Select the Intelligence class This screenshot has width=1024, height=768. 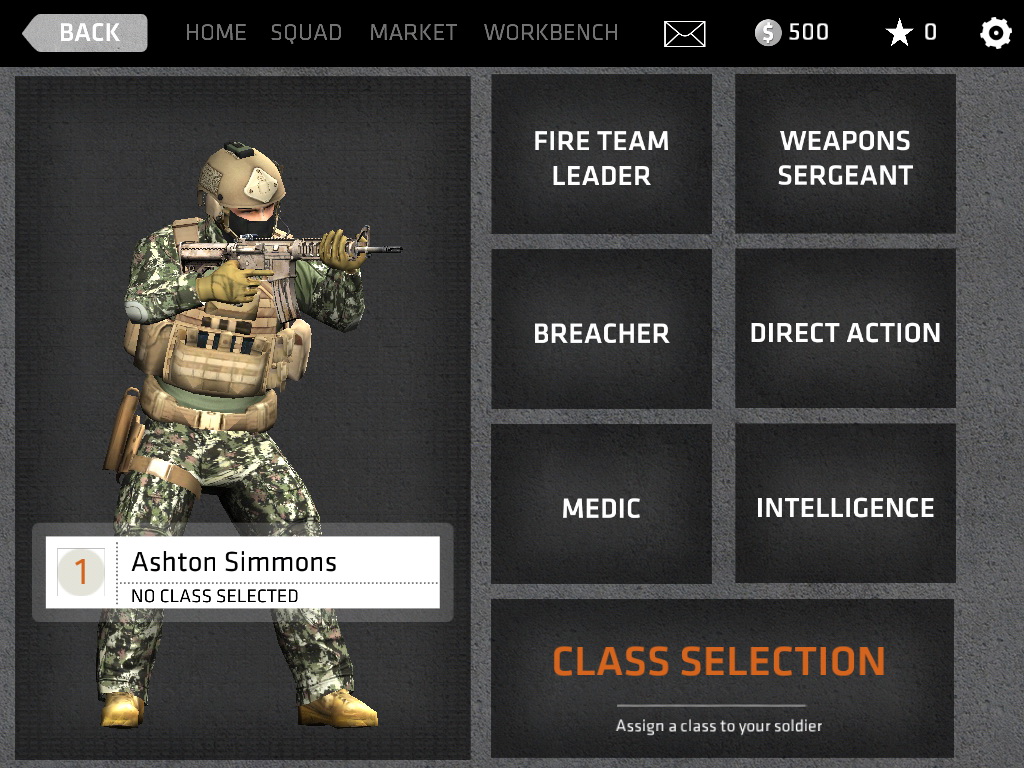pos(845,507)
